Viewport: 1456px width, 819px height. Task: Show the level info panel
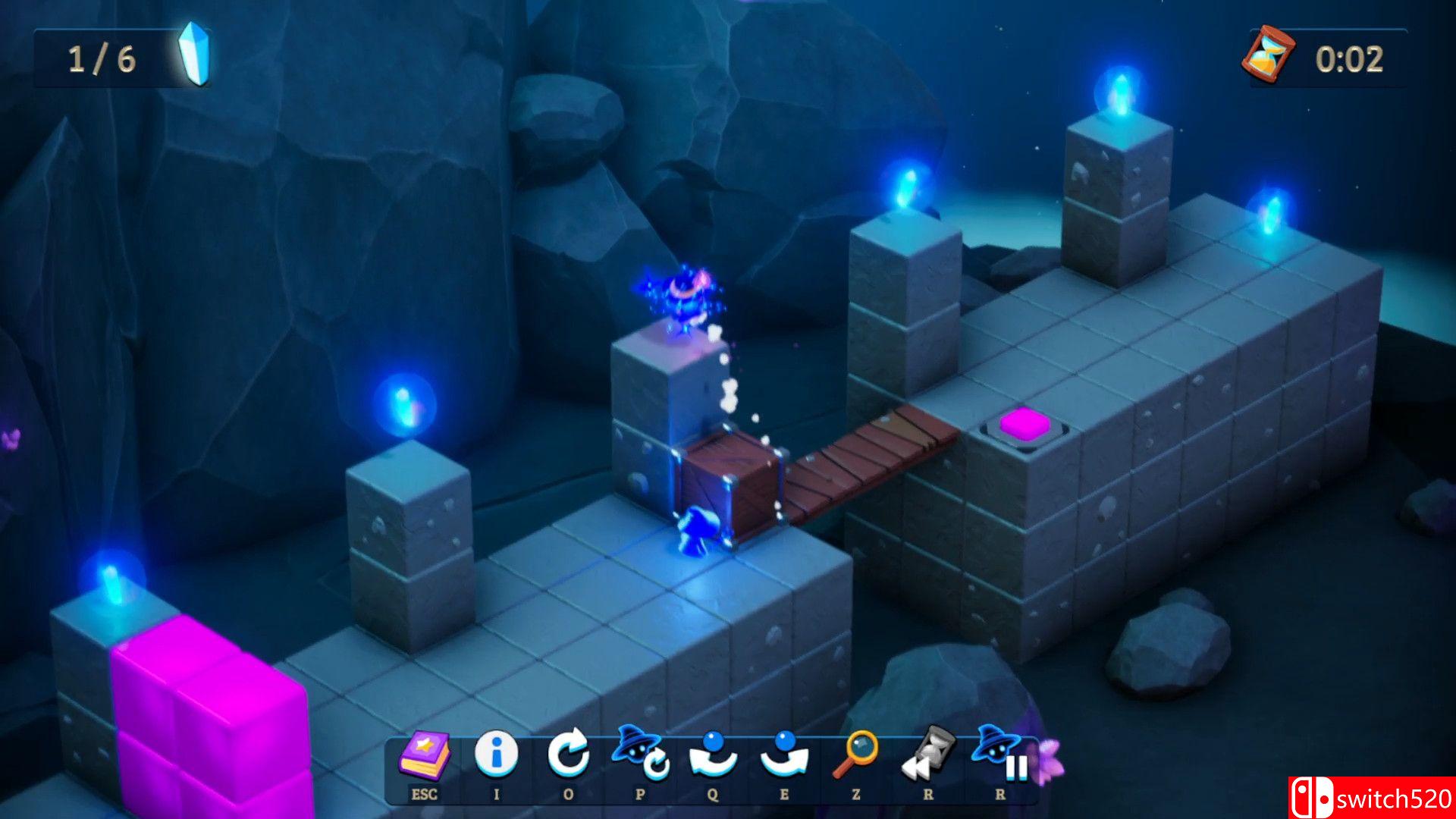coord(497,754)
